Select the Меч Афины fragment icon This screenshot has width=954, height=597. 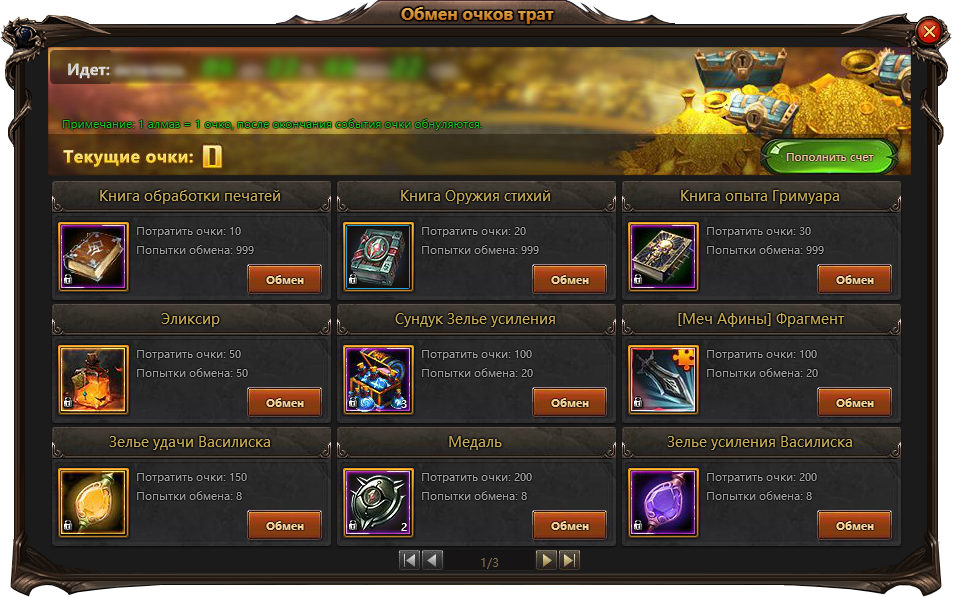pos(663,380)
